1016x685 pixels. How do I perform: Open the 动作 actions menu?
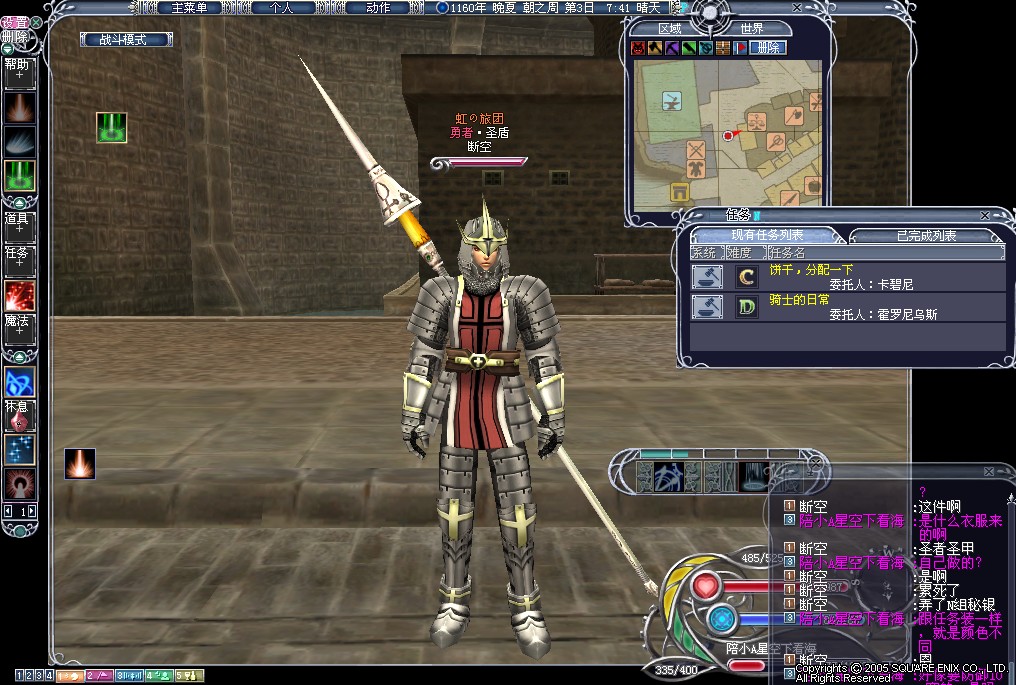[378, 8]
